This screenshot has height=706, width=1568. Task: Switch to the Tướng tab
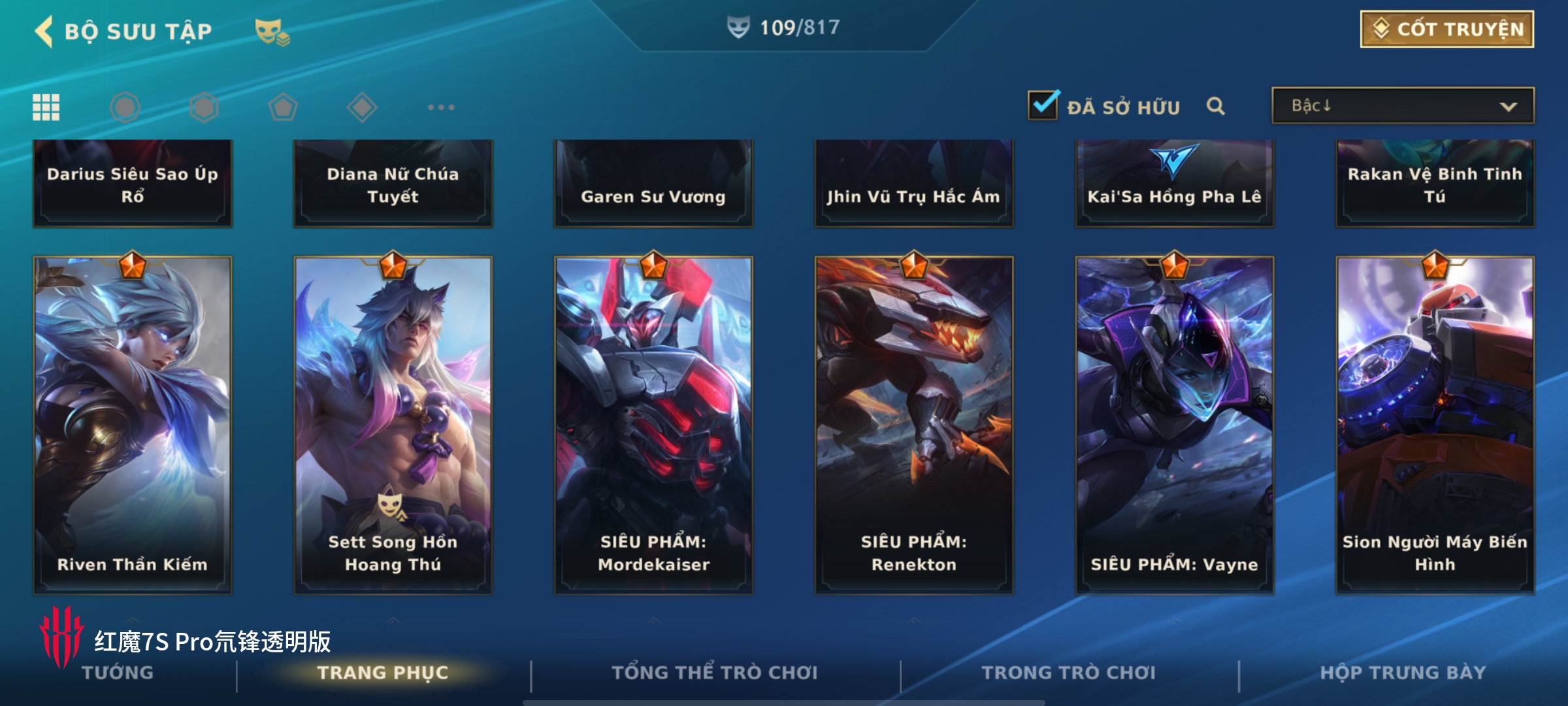pos(118,673)
